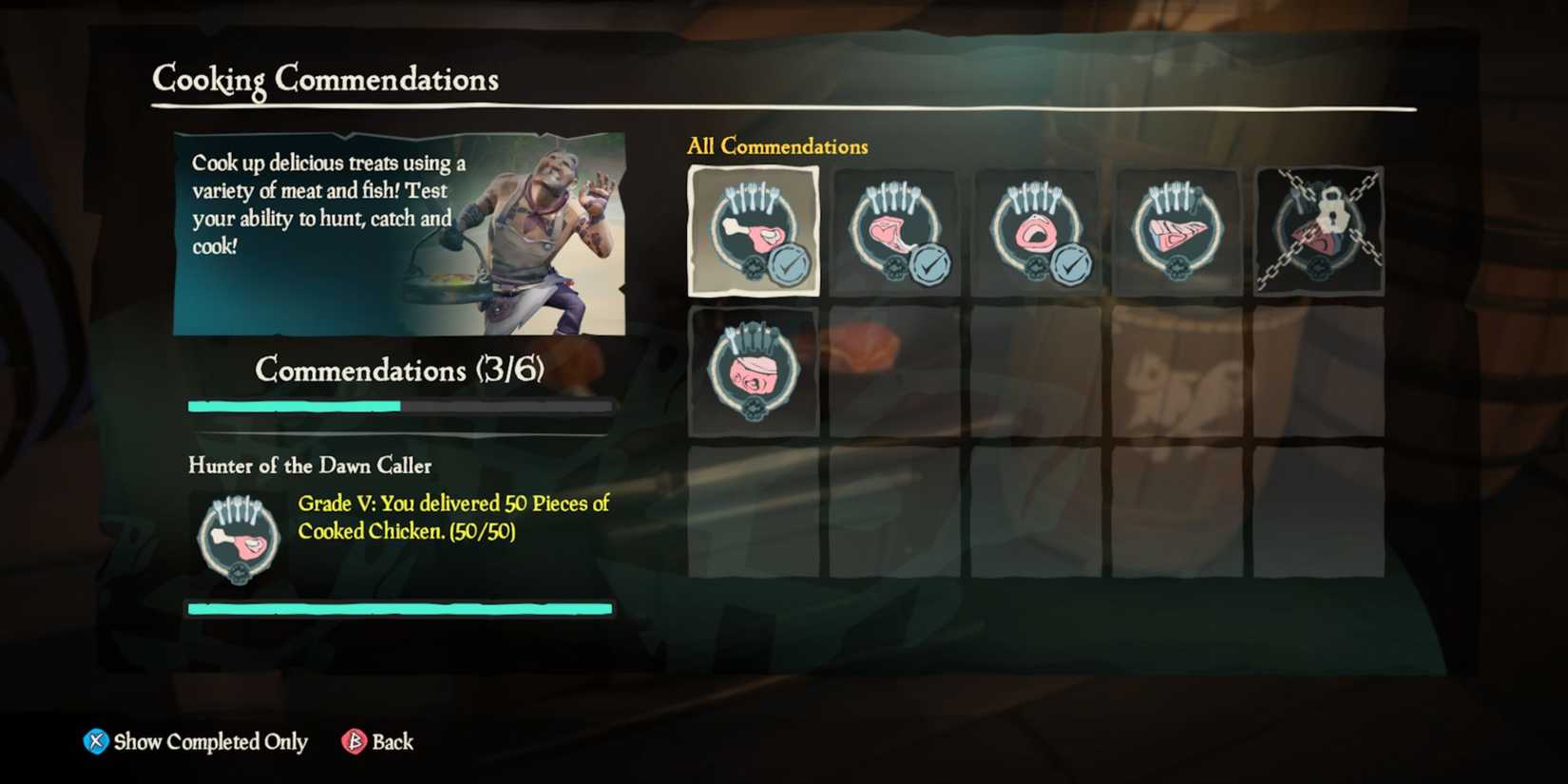
Task: Click the Commendations 3/6 progress bar
Action: tap(400, 406)
